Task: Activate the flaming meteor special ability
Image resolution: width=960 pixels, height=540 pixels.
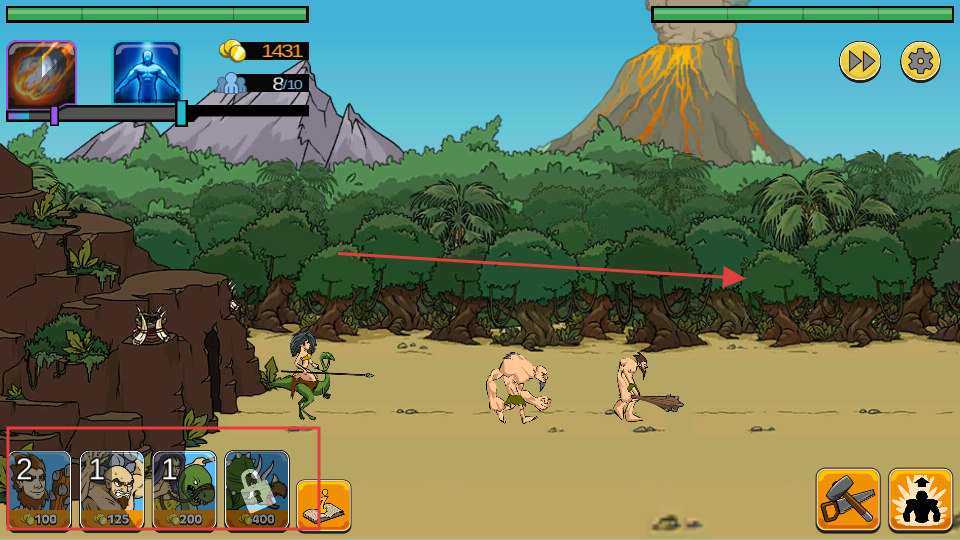Action: coord(41,75)
